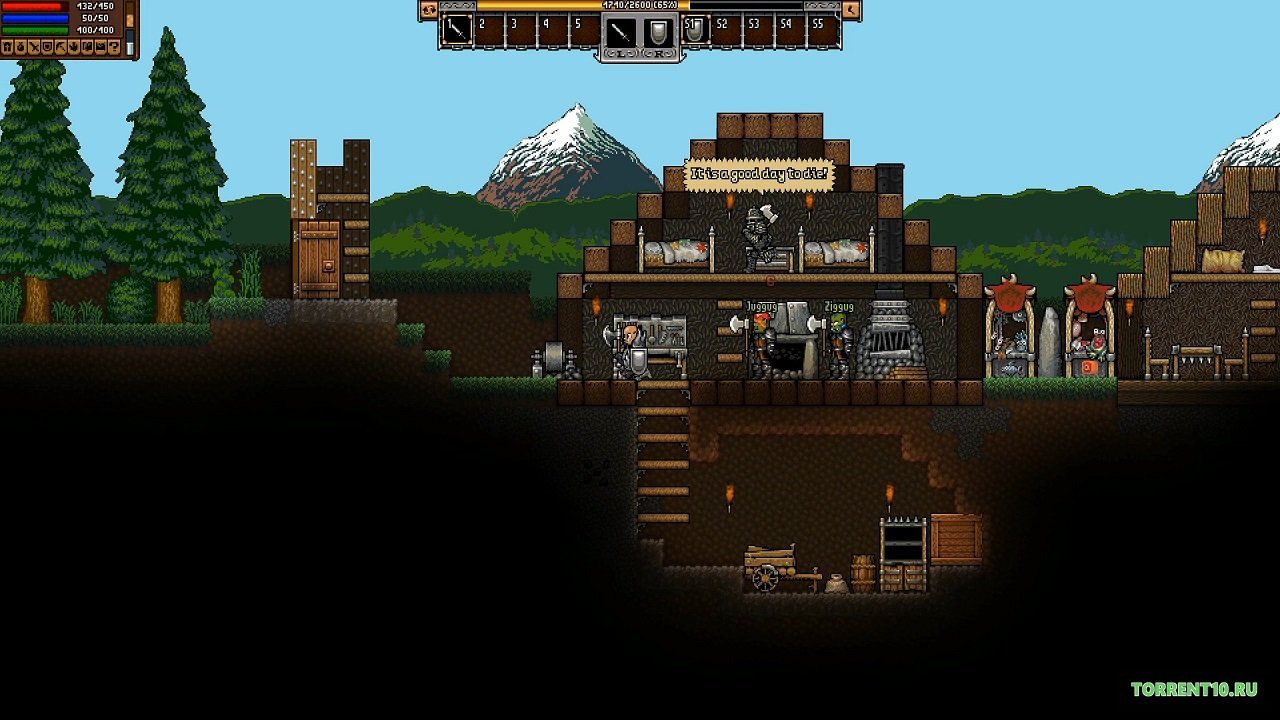Screen dimensions: 1280x720
Task: Click the right-hand shield equipment slot
Action: pyautogui.click(x=657, y=32)
